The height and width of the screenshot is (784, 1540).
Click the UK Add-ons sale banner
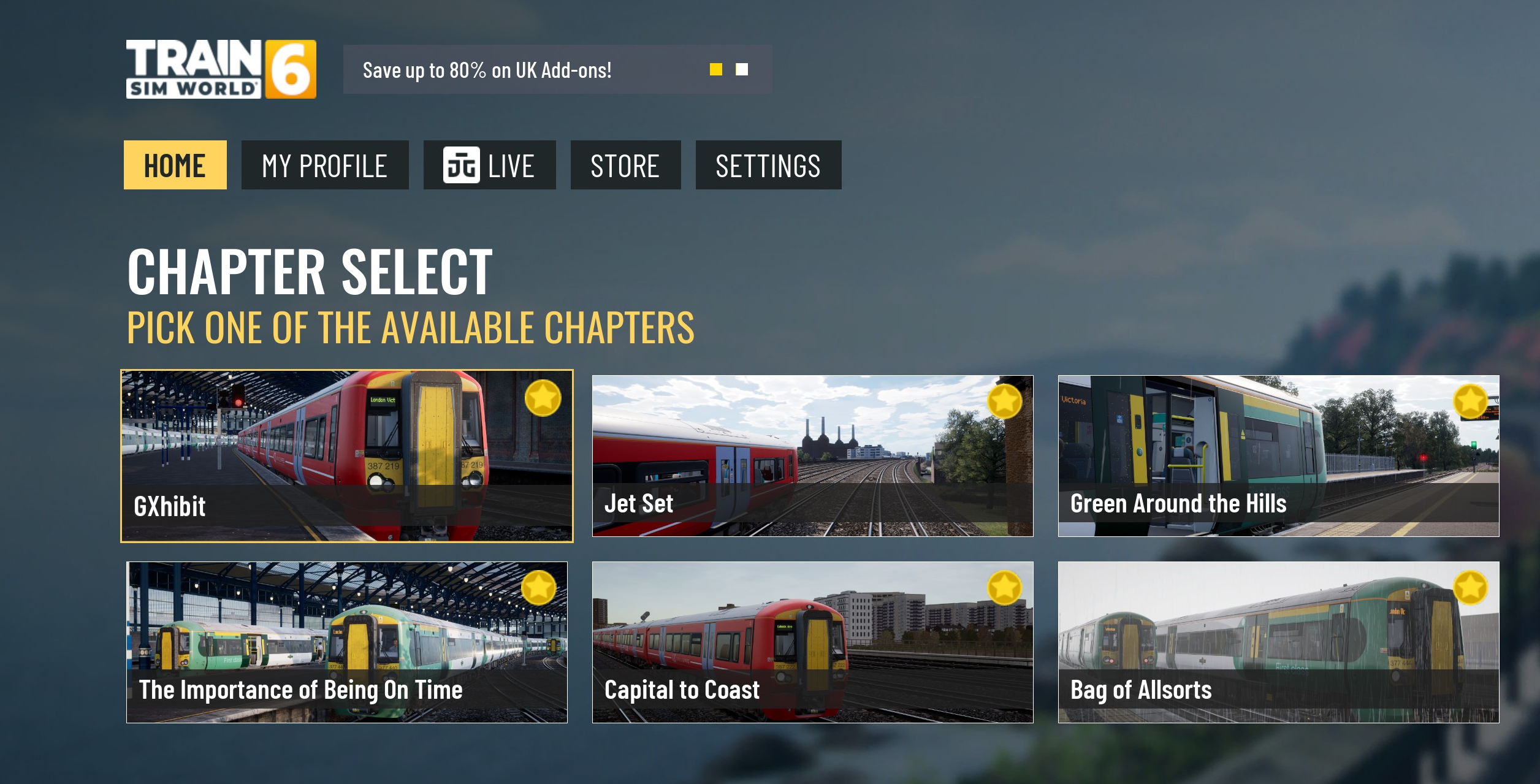487,70
